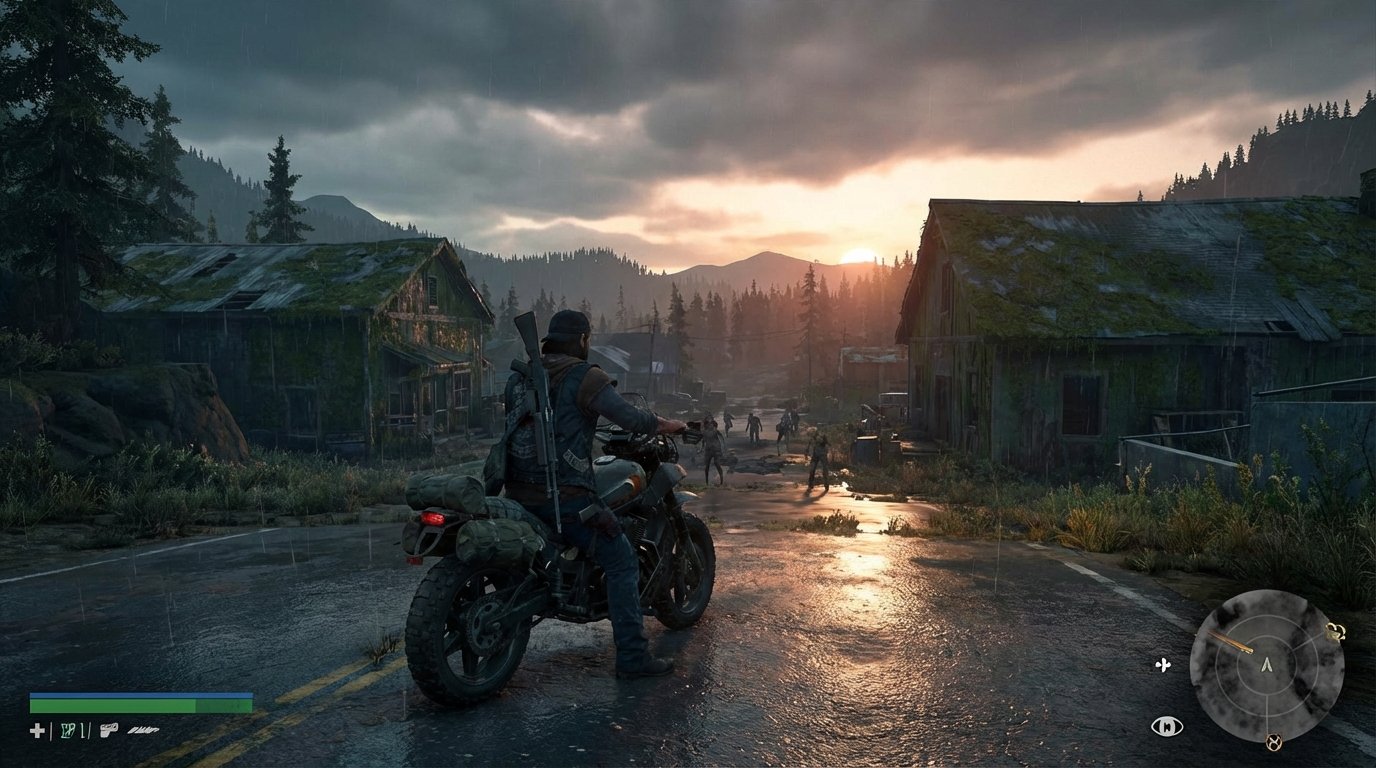Toggle the detection eye indicator near the minimap
The width and height of the screenshot is (1376, 768).
point(1168,724)
